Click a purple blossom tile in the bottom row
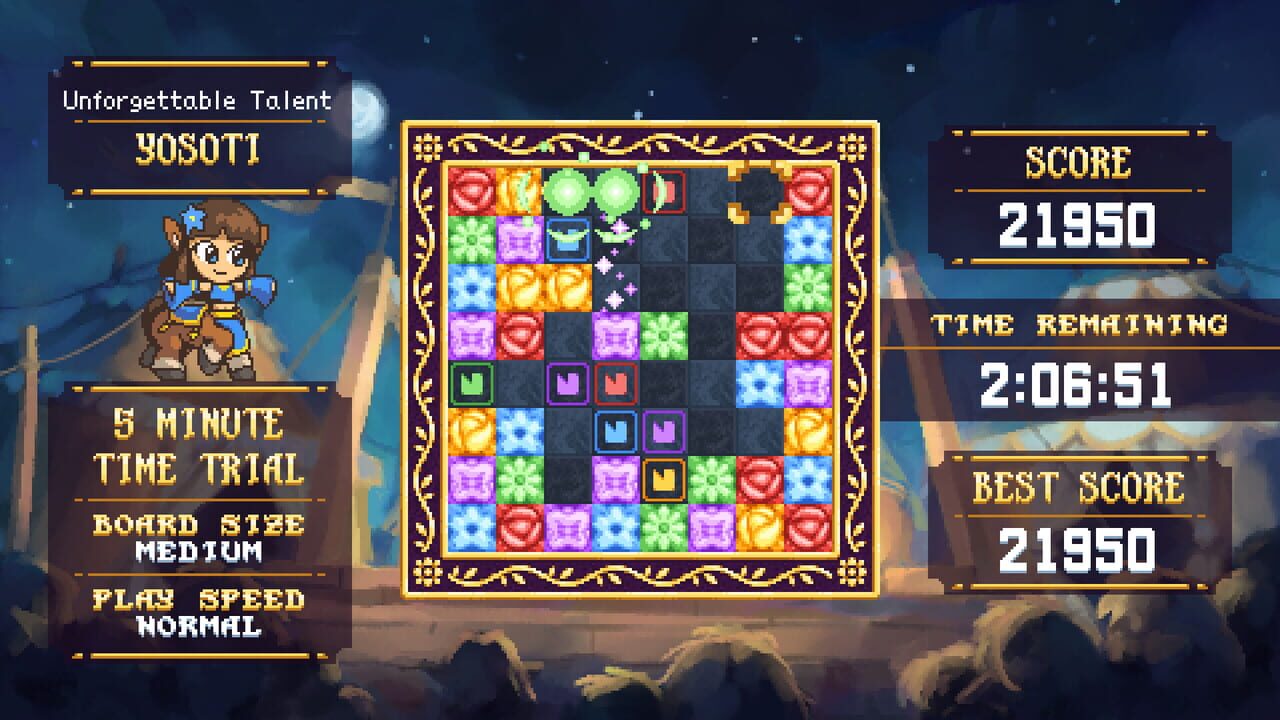 click(567, 527)
